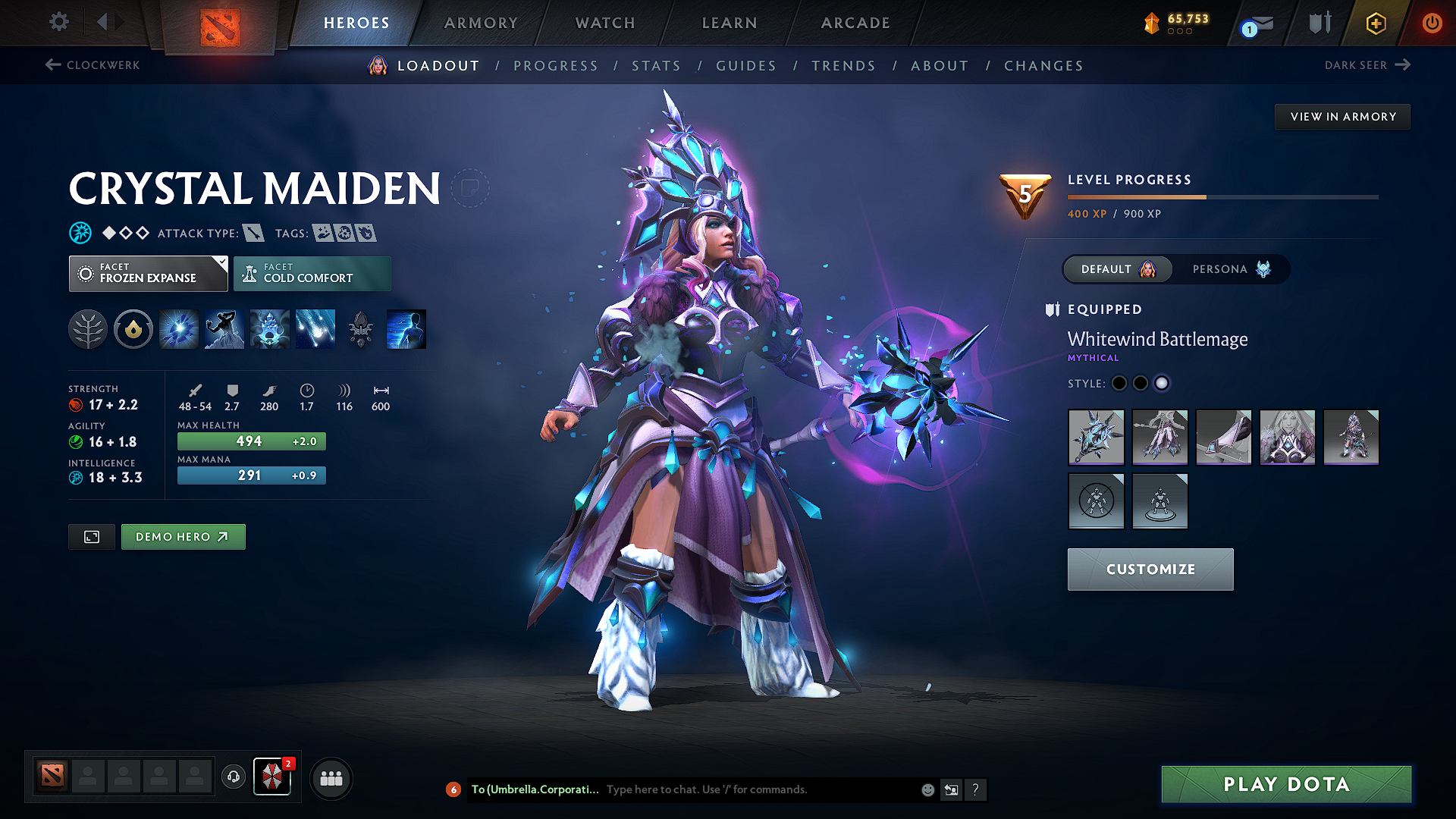Select the third style variant dot
Image resolution: width=1456 pixels, height=819 pixels.
(x=1162, y=384)
